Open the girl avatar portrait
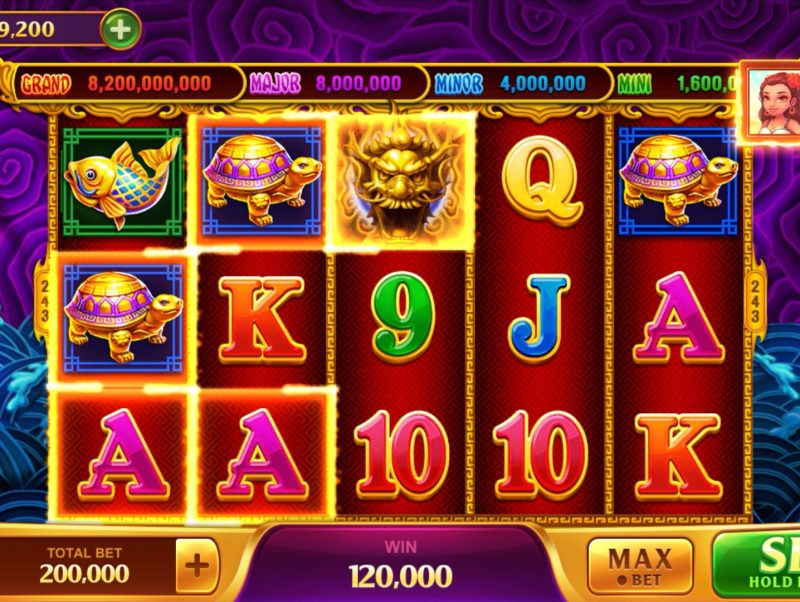 (772, 98)
